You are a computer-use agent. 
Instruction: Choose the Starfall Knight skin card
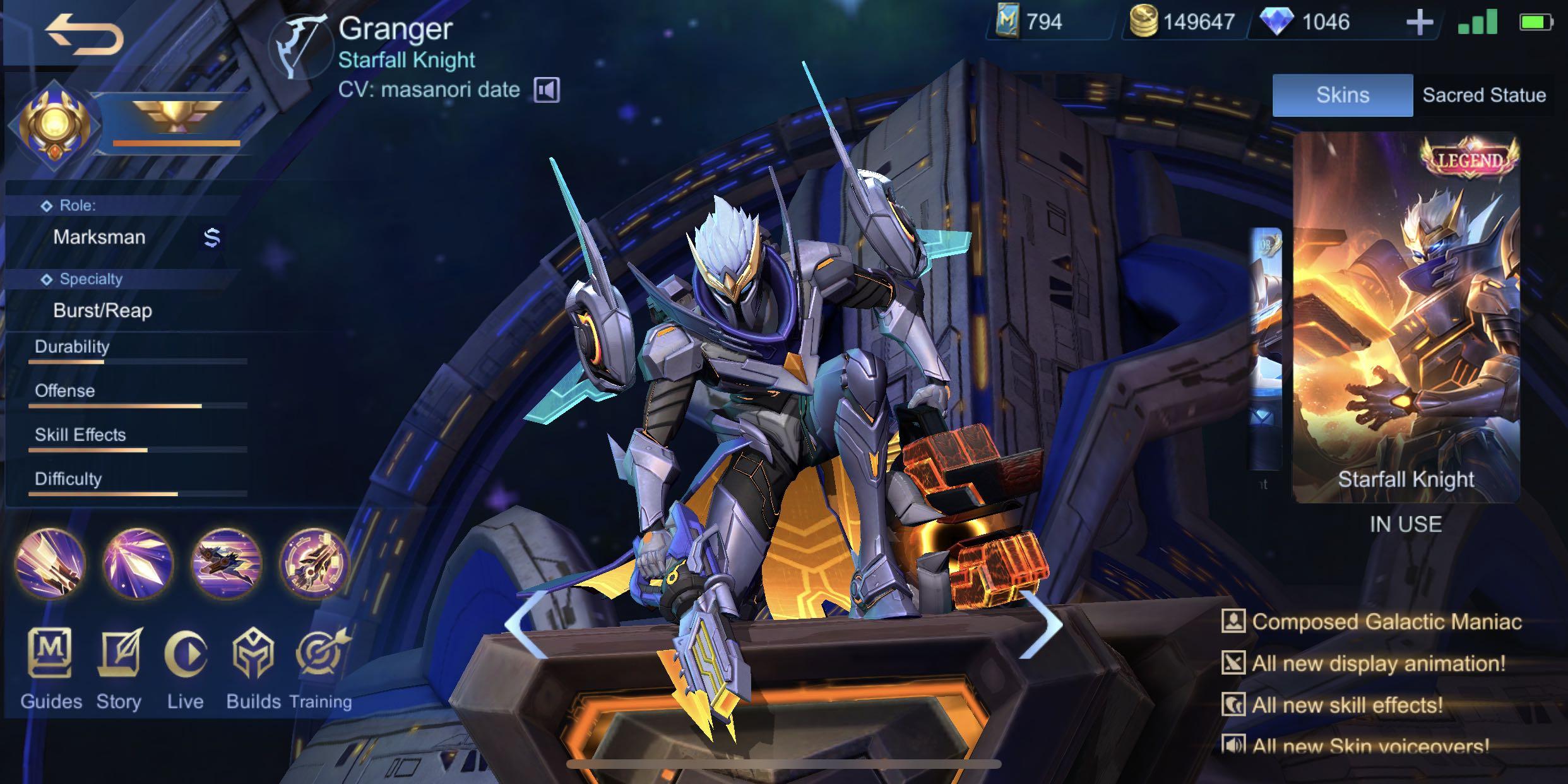(x=1406, y=316)
